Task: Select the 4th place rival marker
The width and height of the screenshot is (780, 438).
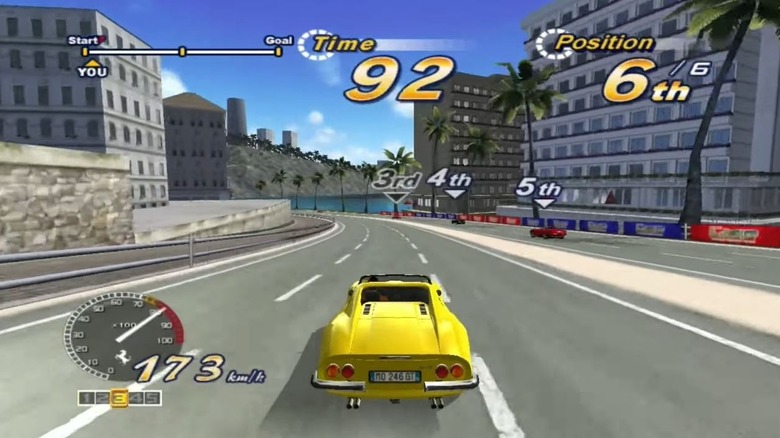Action: click(450, 180)
